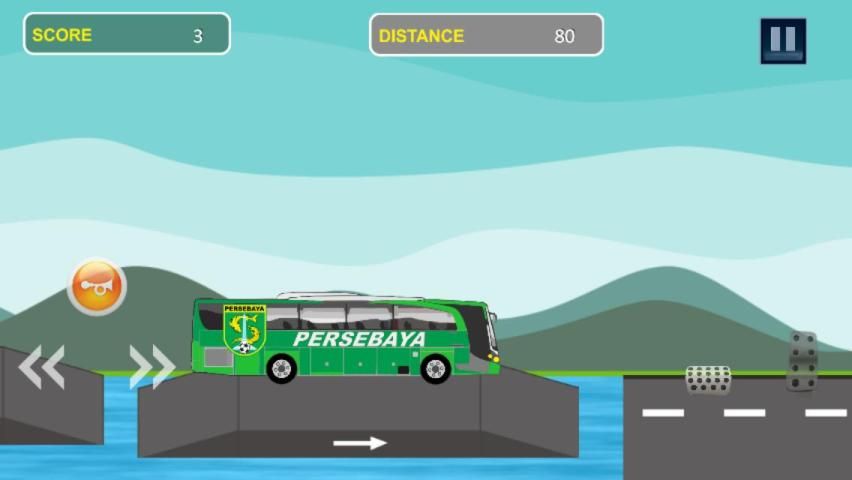This screenshot has width=852, height=480.
Task: Pause the game with the pause button
Action: 782,41
